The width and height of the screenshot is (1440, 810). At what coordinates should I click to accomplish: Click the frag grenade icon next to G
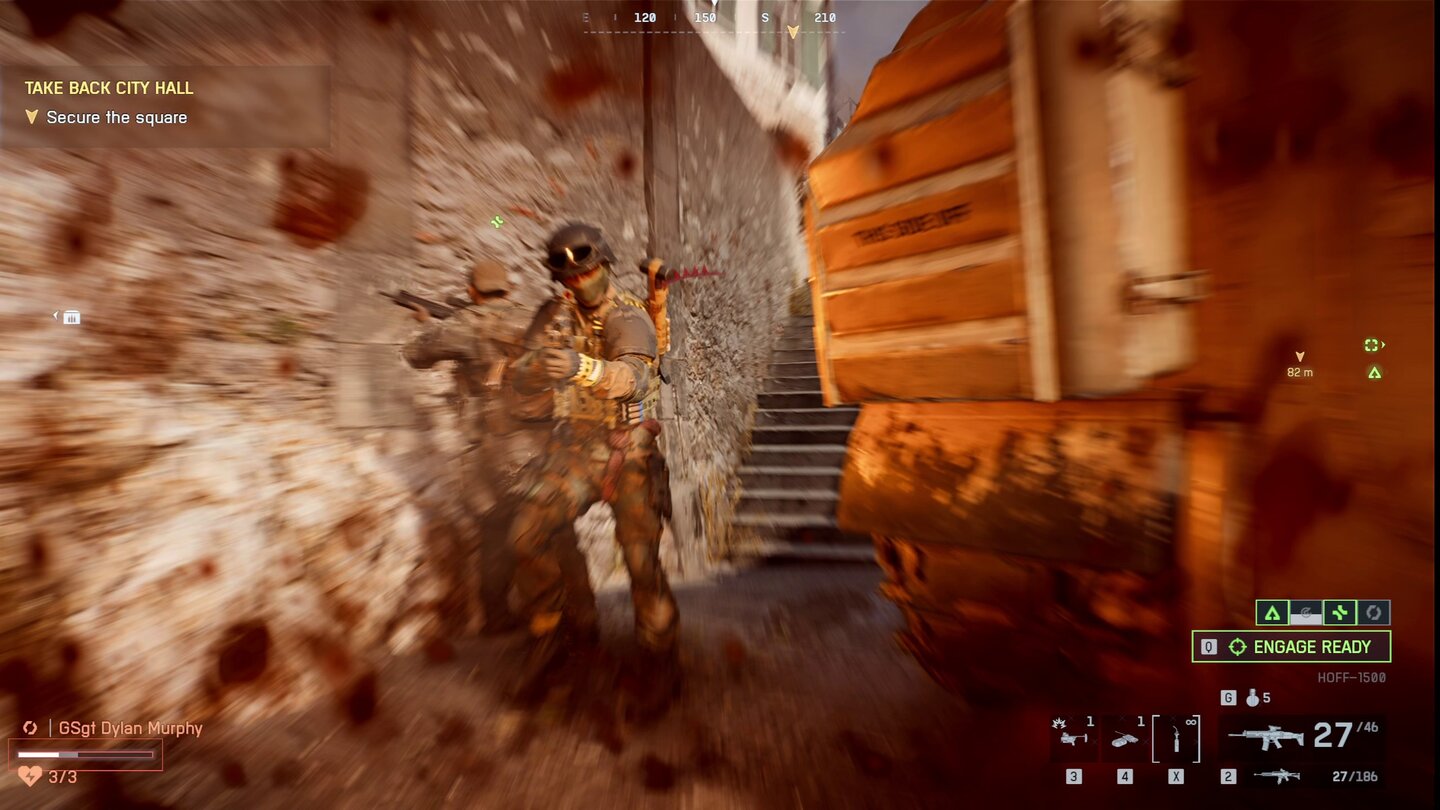tap(1252, 698)
